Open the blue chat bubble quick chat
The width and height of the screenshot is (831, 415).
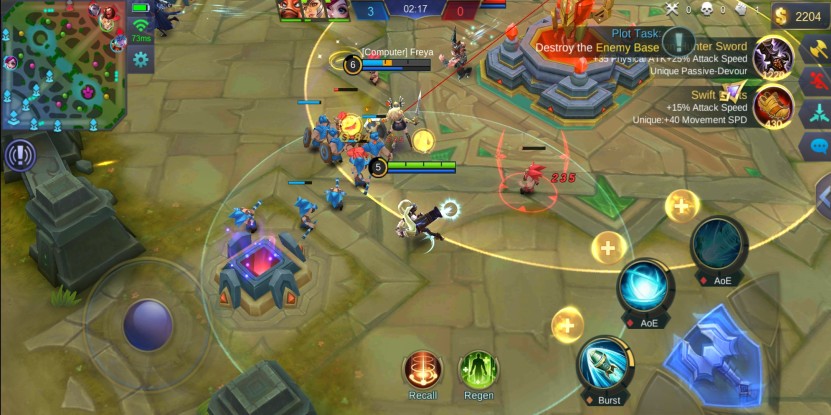tap(818, 146)
